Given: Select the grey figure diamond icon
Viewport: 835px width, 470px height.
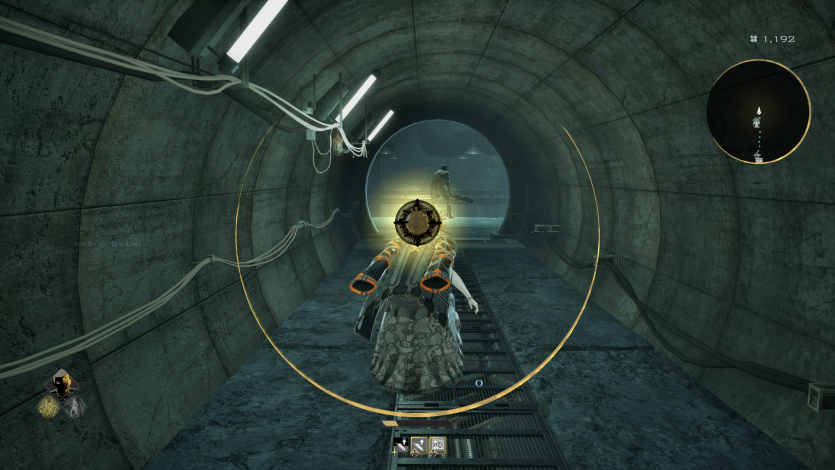Looking at the screenshot, I should tap(74, 405).
